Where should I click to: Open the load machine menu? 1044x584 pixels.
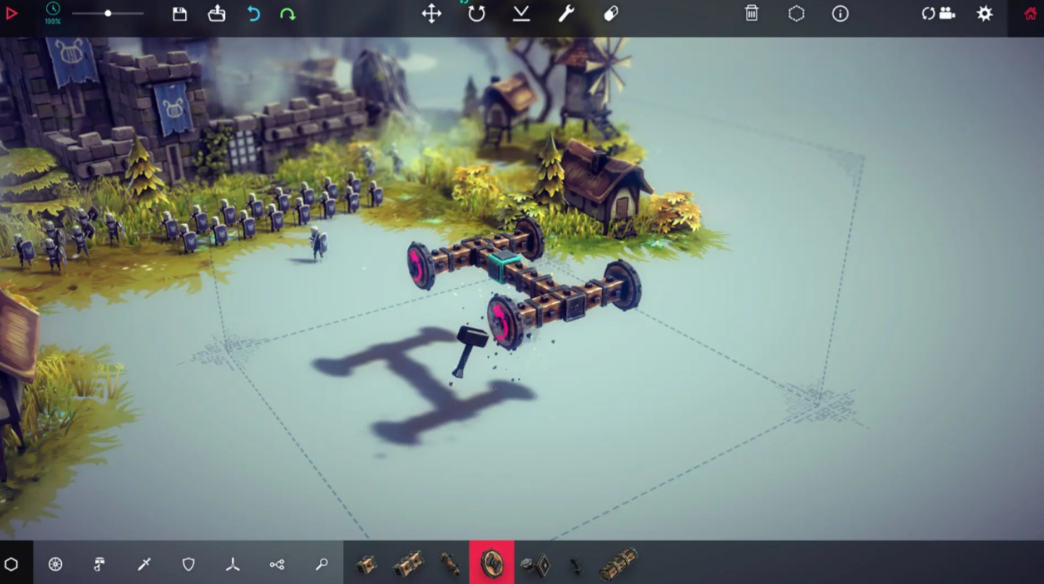[217, 14]
